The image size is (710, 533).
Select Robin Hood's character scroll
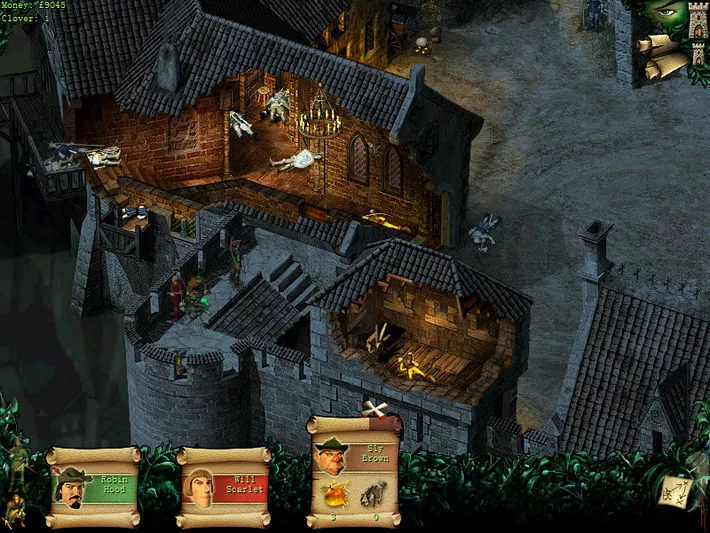click(93, 488)
